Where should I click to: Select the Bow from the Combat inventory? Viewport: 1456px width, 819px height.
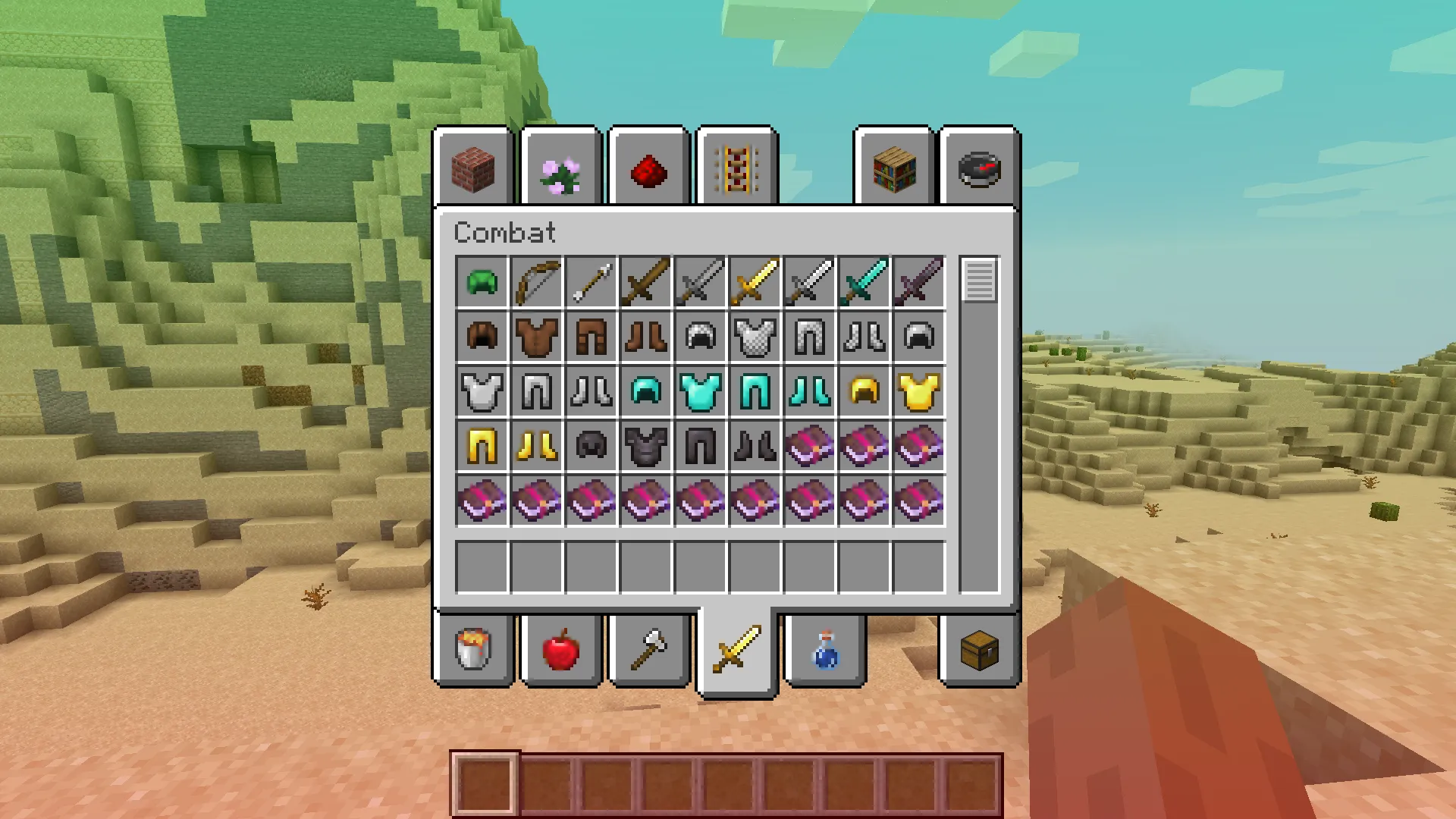pos(537,282)
